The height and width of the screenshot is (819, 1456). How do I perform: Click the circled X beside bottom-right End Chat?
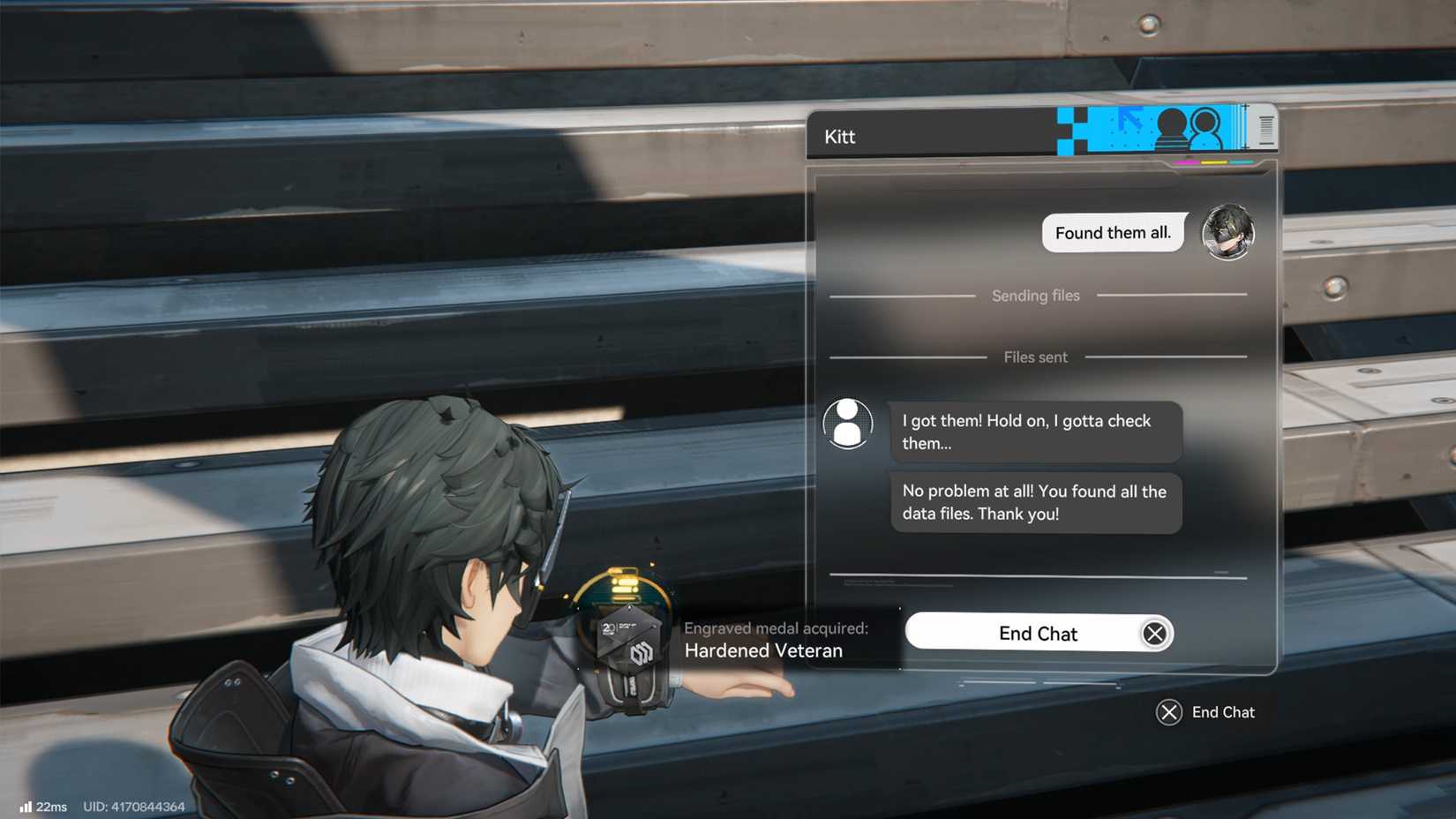click(x=1168, y=712)
